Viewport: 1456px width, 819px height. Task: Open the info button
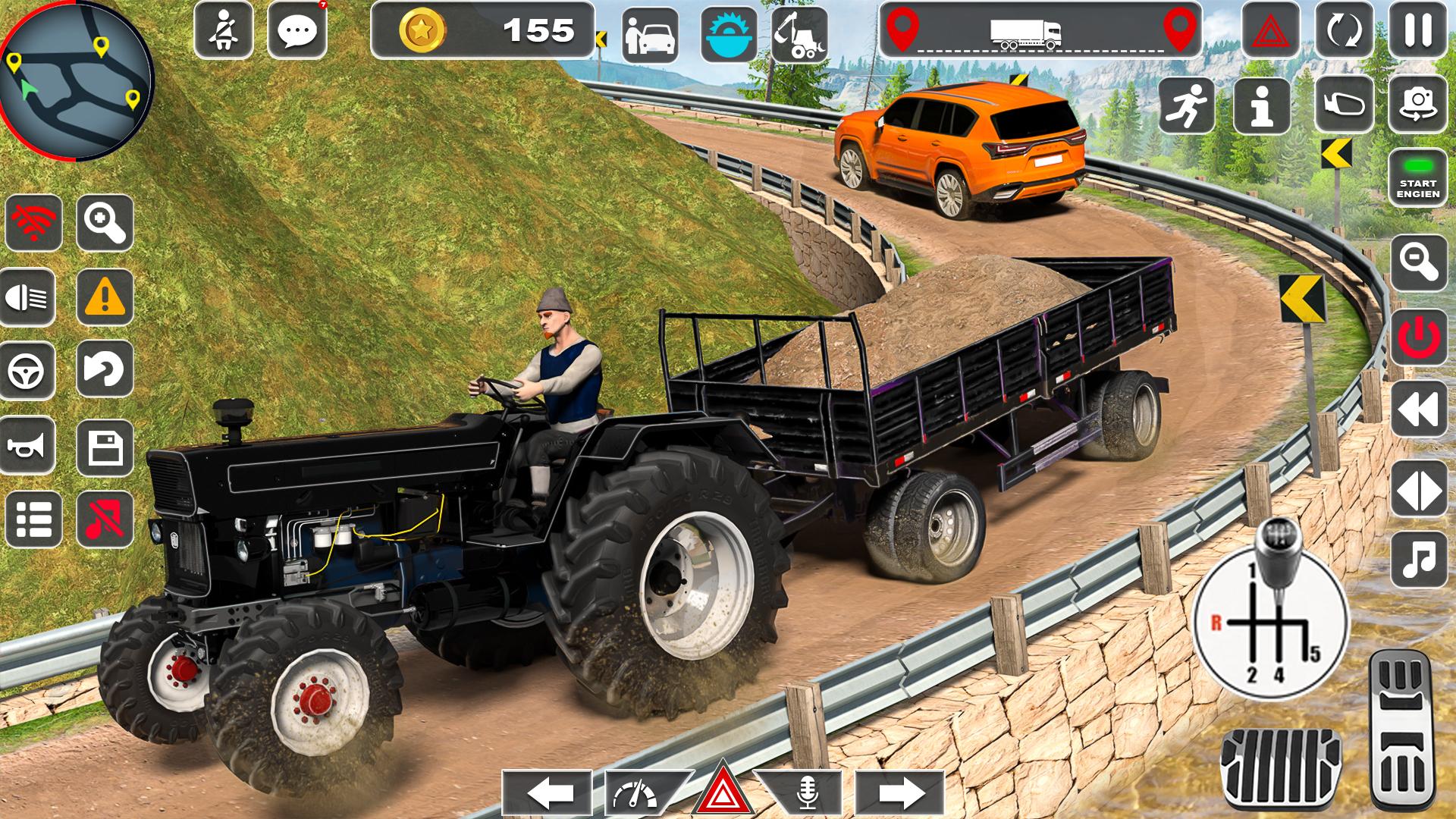[1262, 105]
